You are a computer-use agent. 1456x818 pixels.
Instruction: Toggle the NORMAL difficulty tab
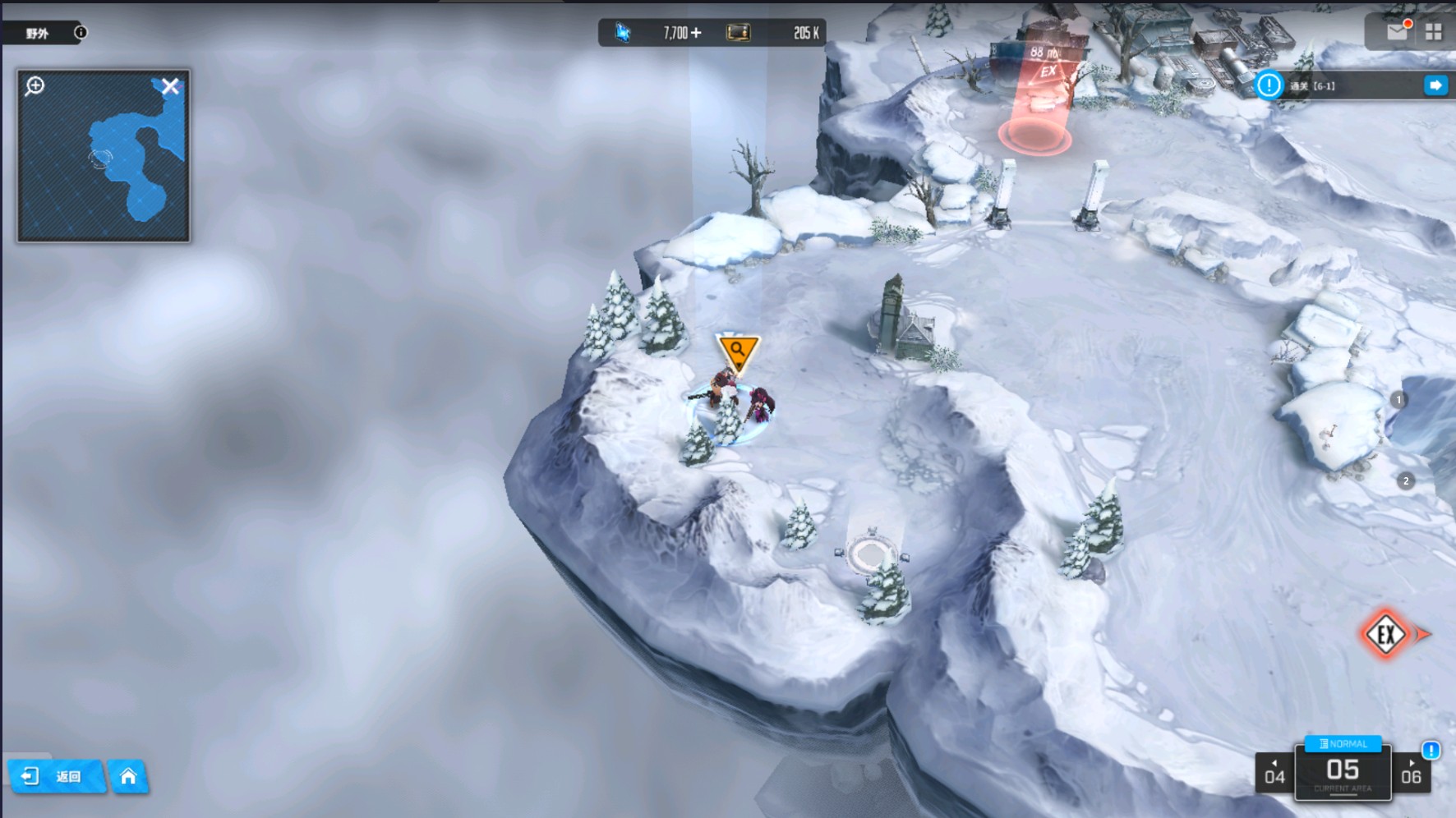pyautogui.click(x=1343, y=744)
